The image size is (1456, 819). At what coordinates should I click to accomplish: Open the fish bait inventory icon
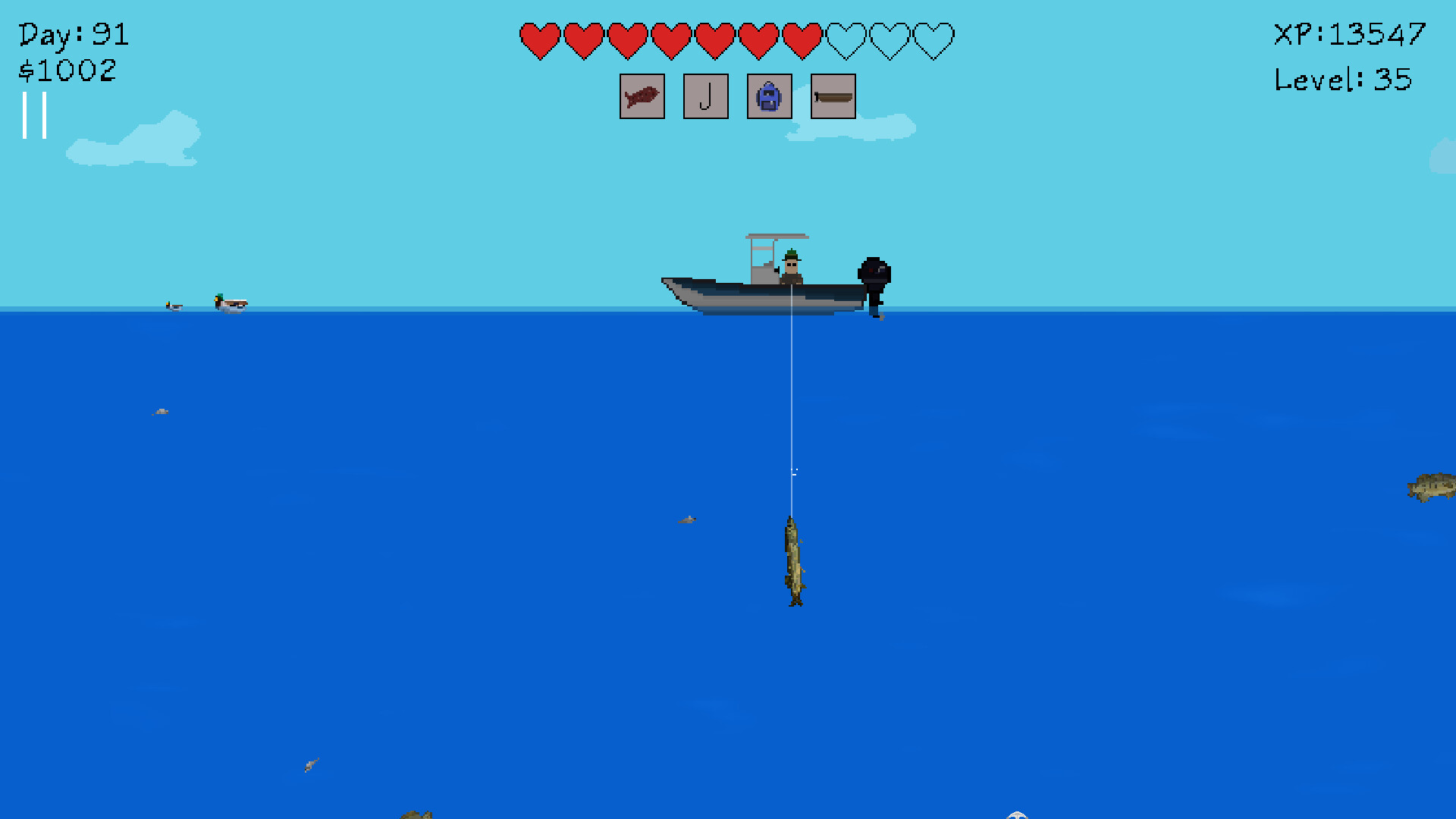pos(642,97)
